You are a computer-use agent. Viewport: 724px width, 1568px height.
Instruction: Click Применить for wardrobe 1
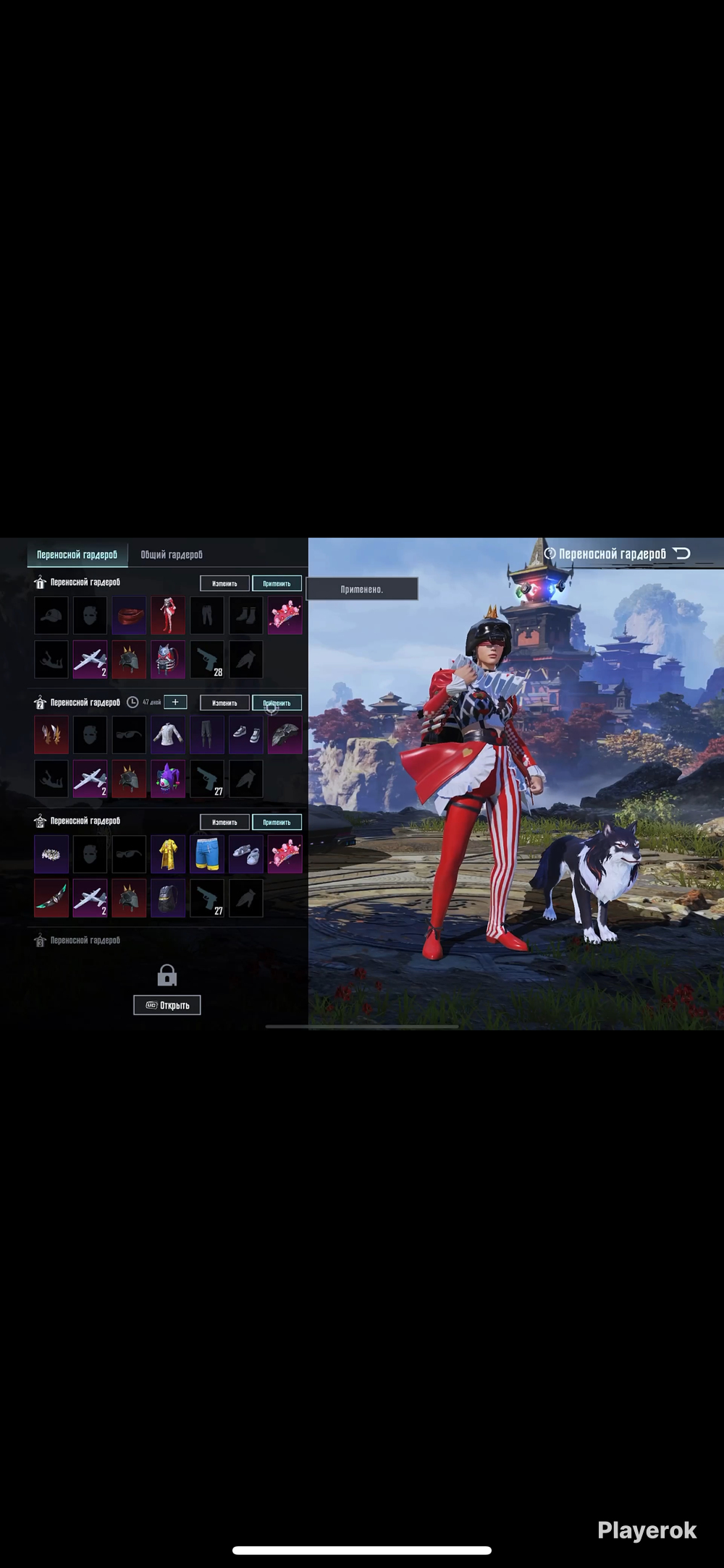[277, 583]
